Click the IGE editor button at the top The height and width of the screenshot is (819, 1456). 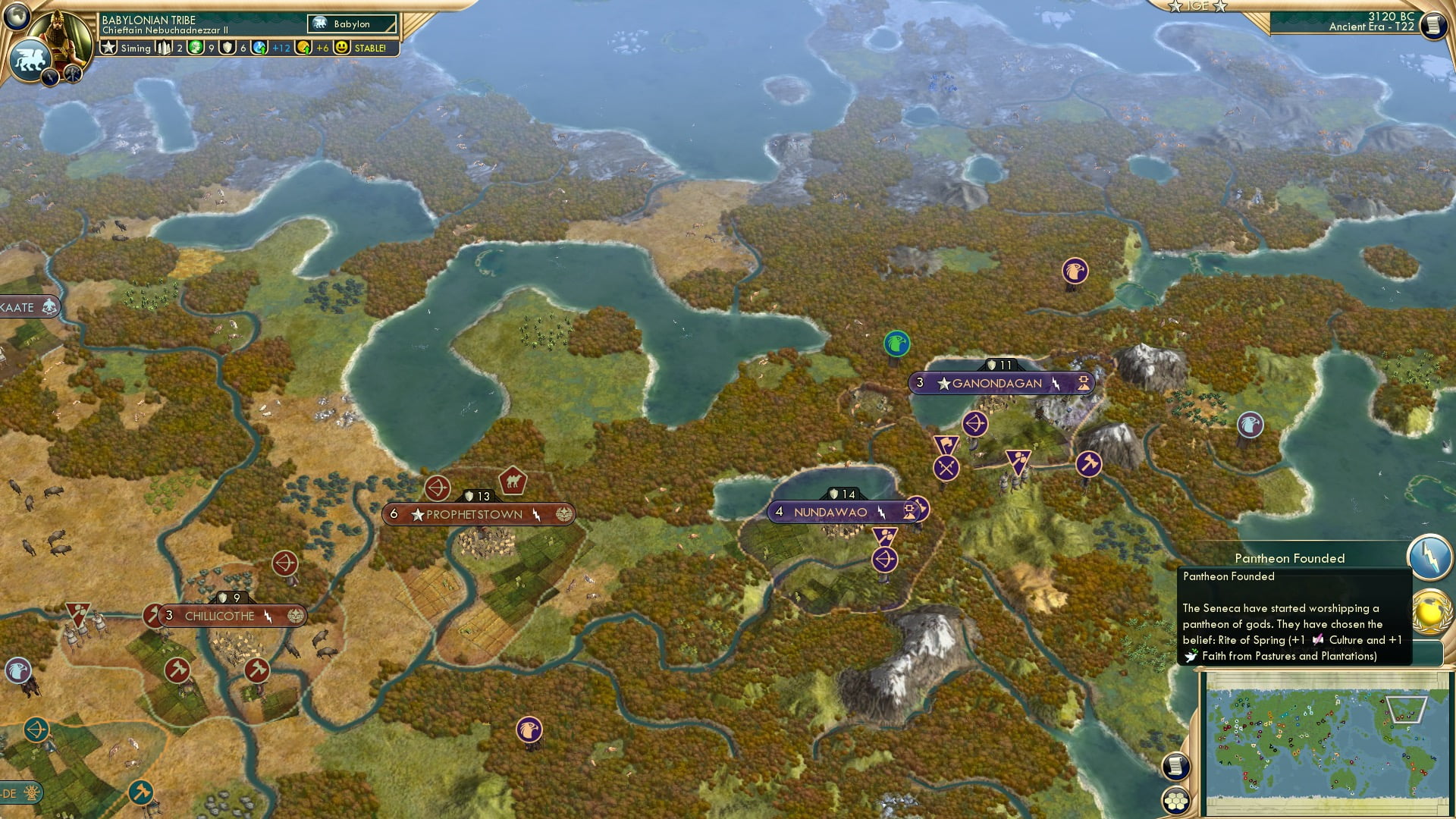(x=1198, y=6)
